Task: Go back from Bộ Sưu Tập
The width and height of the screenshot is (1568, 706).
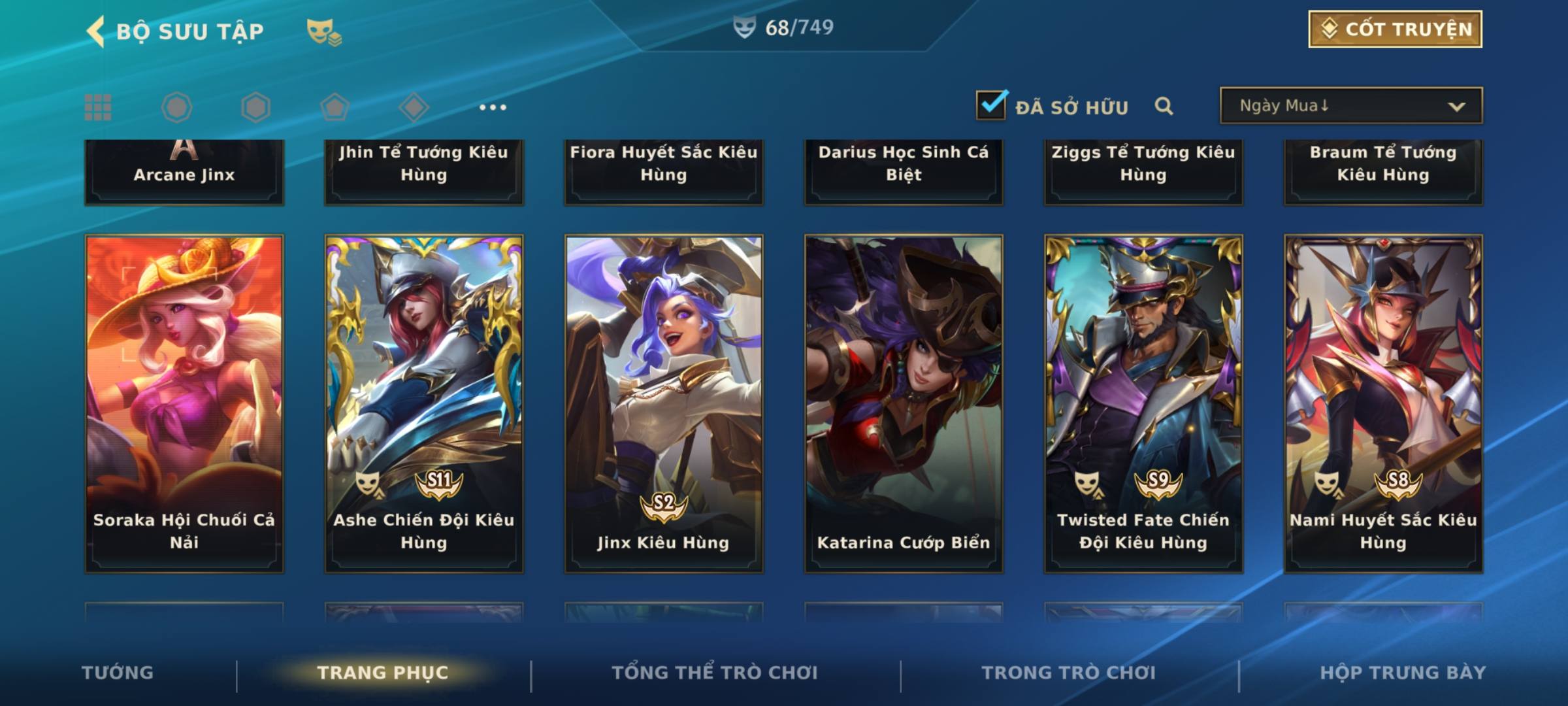Action: point(96,31)
